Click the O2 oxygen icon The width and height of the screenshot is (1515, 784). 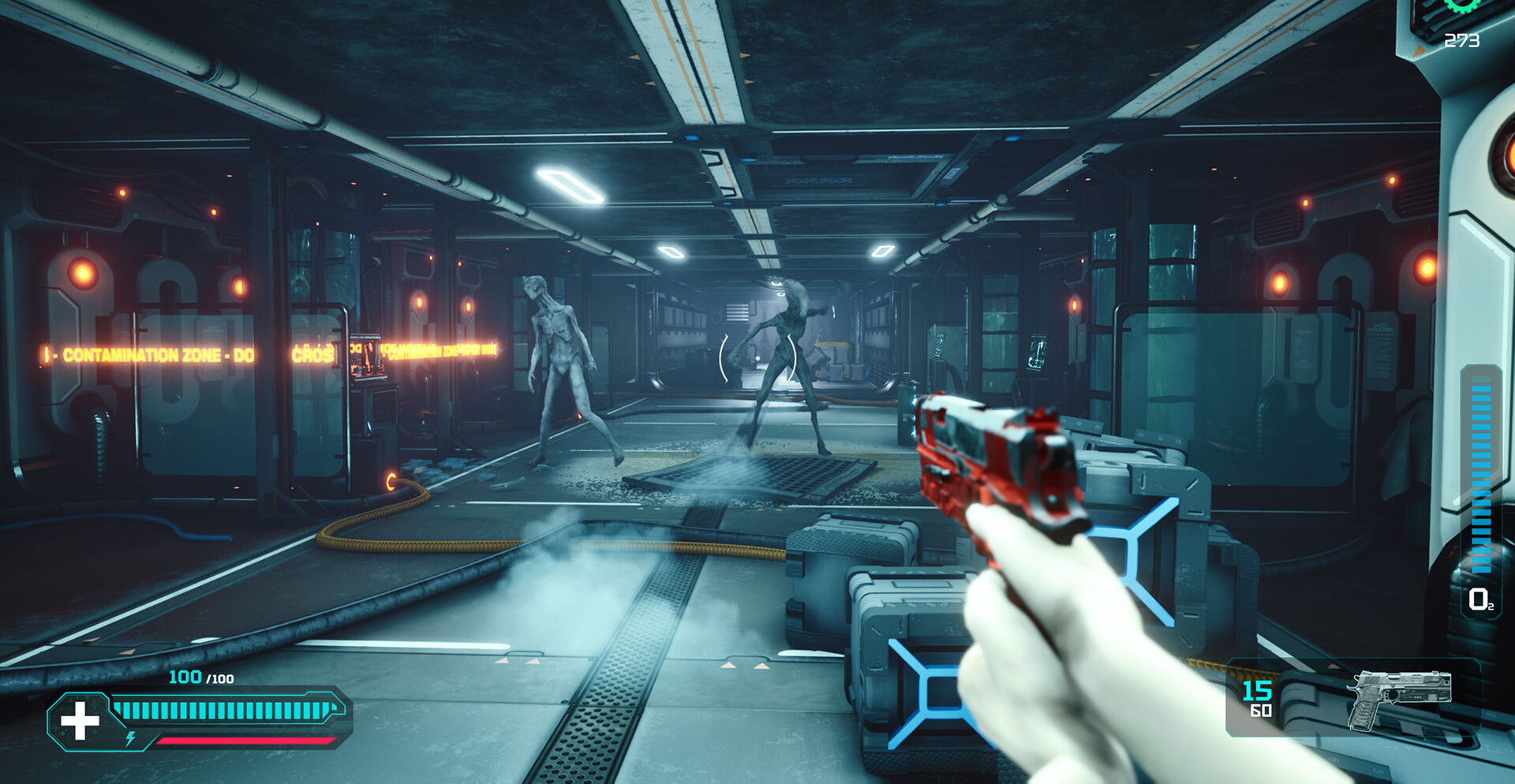coord(1479,599)
